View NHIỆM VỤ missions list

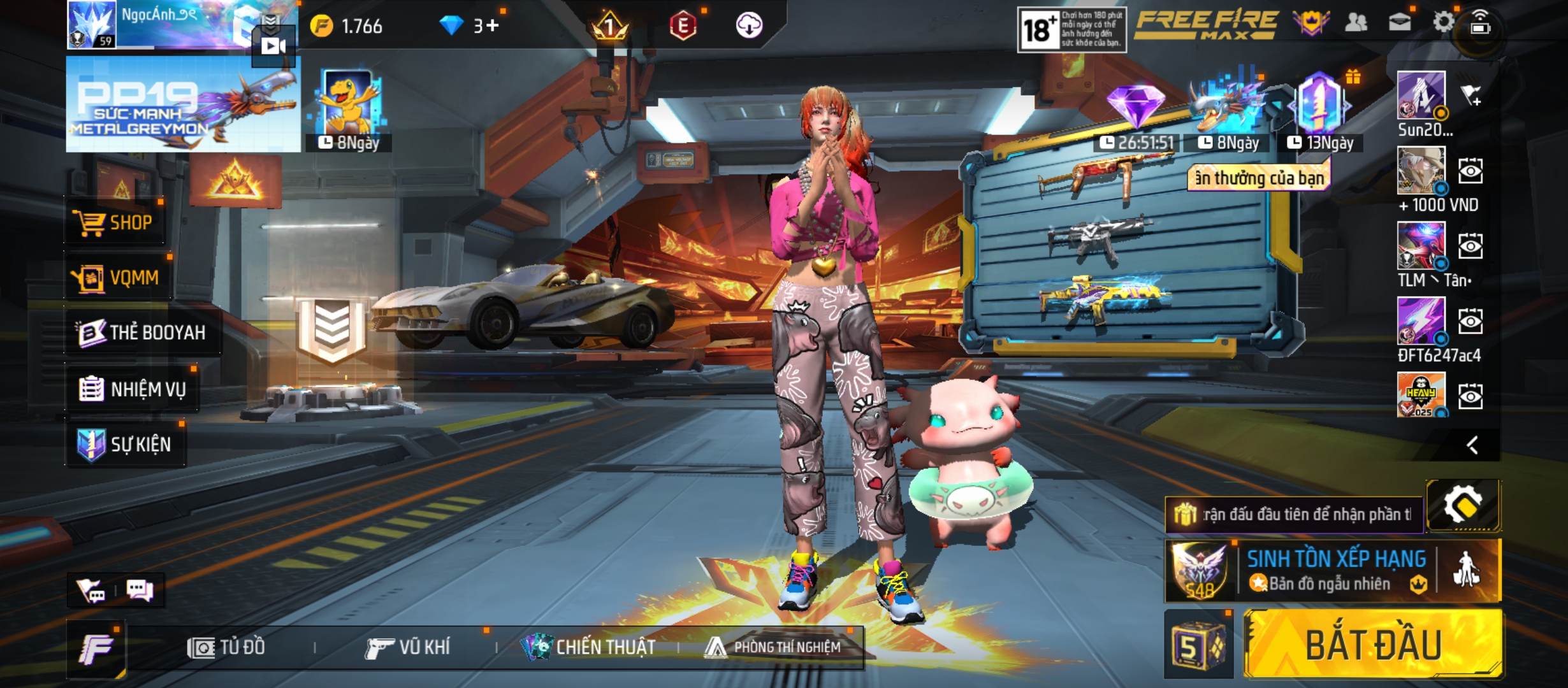tap(133, 389)
